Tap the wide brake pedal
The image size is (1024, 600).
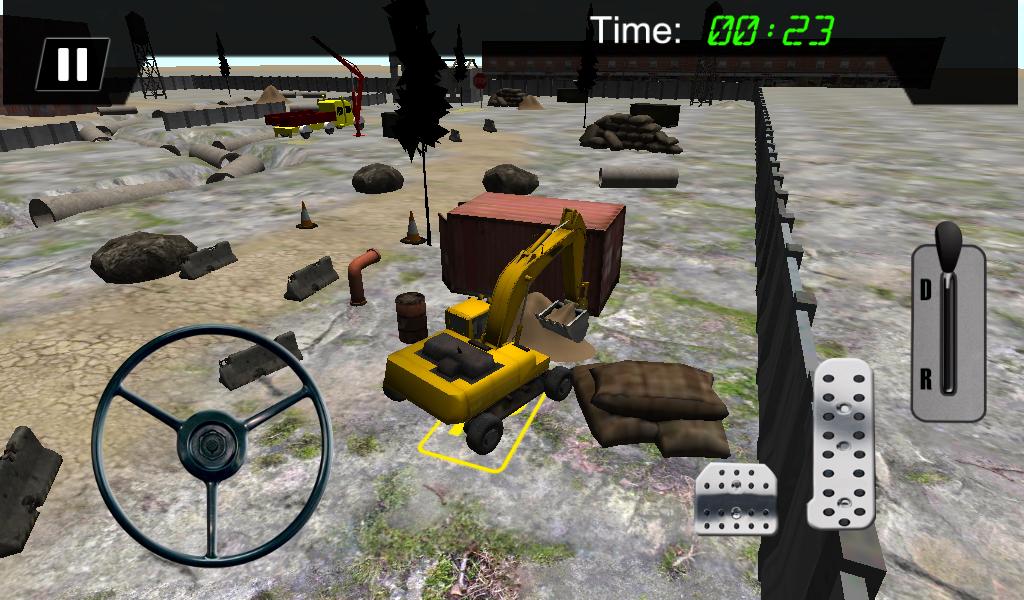736,498
